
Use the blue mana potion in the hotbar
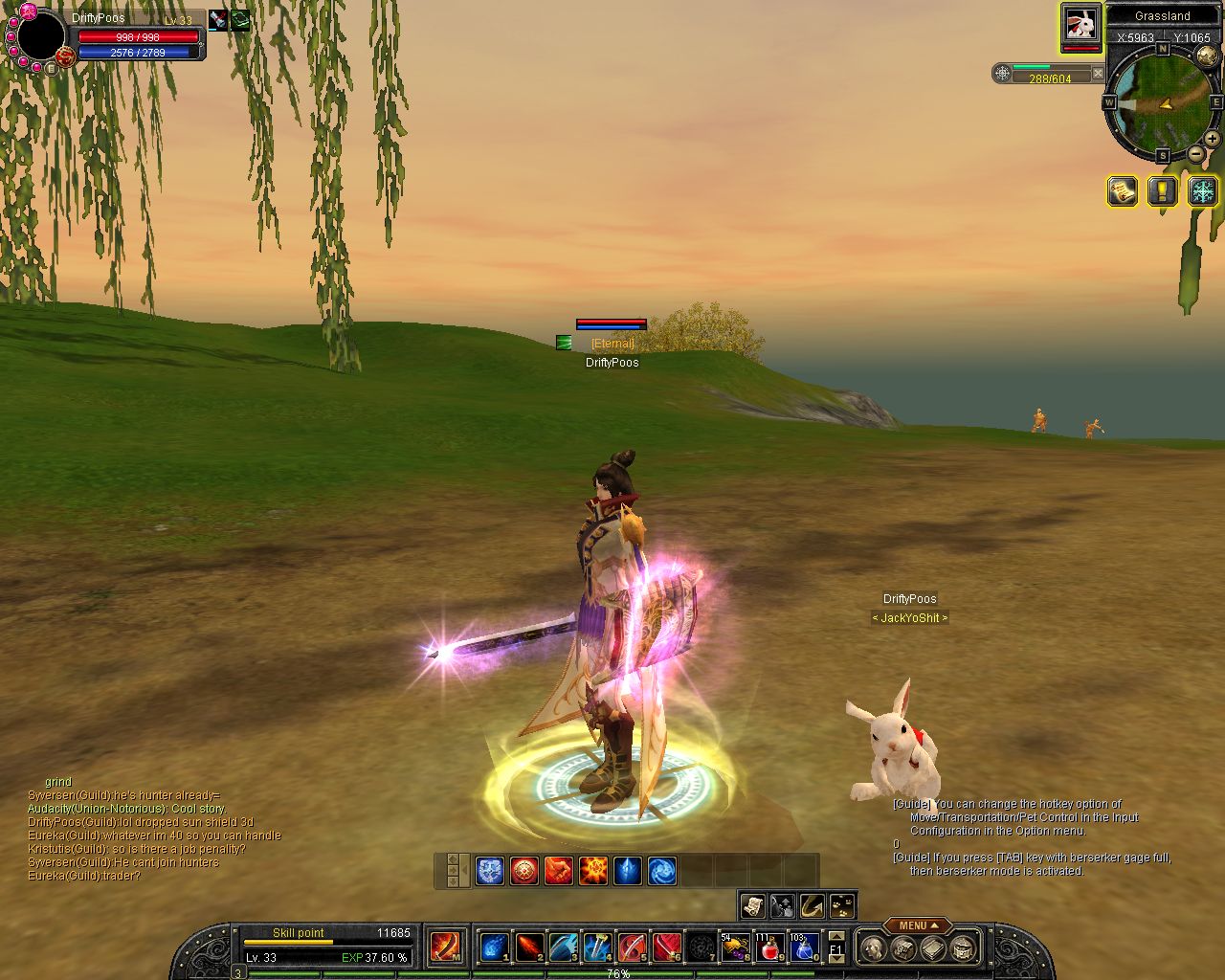804,947
